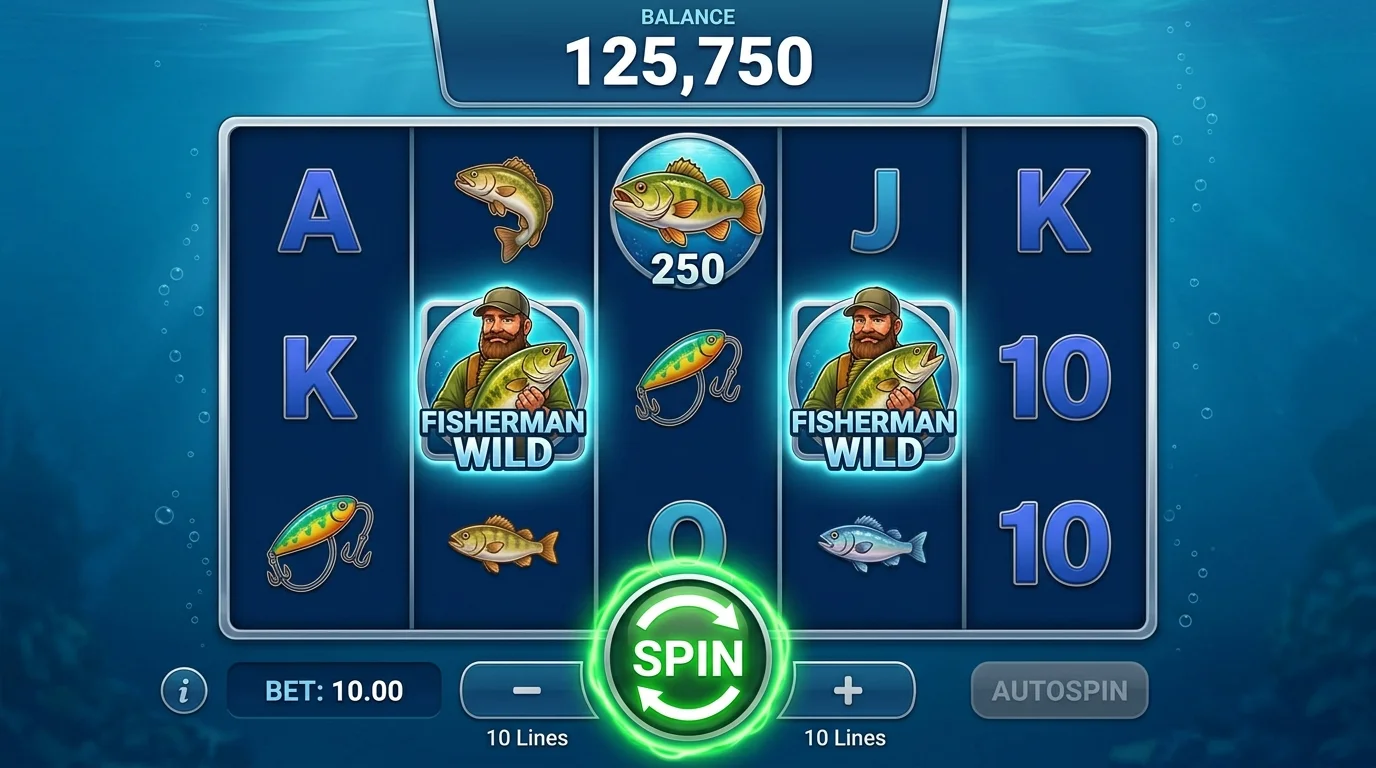Activate AUTOSPIN mode
Screen dimensions: 1376x768
pyautogui.click(x=1059, y=689)
